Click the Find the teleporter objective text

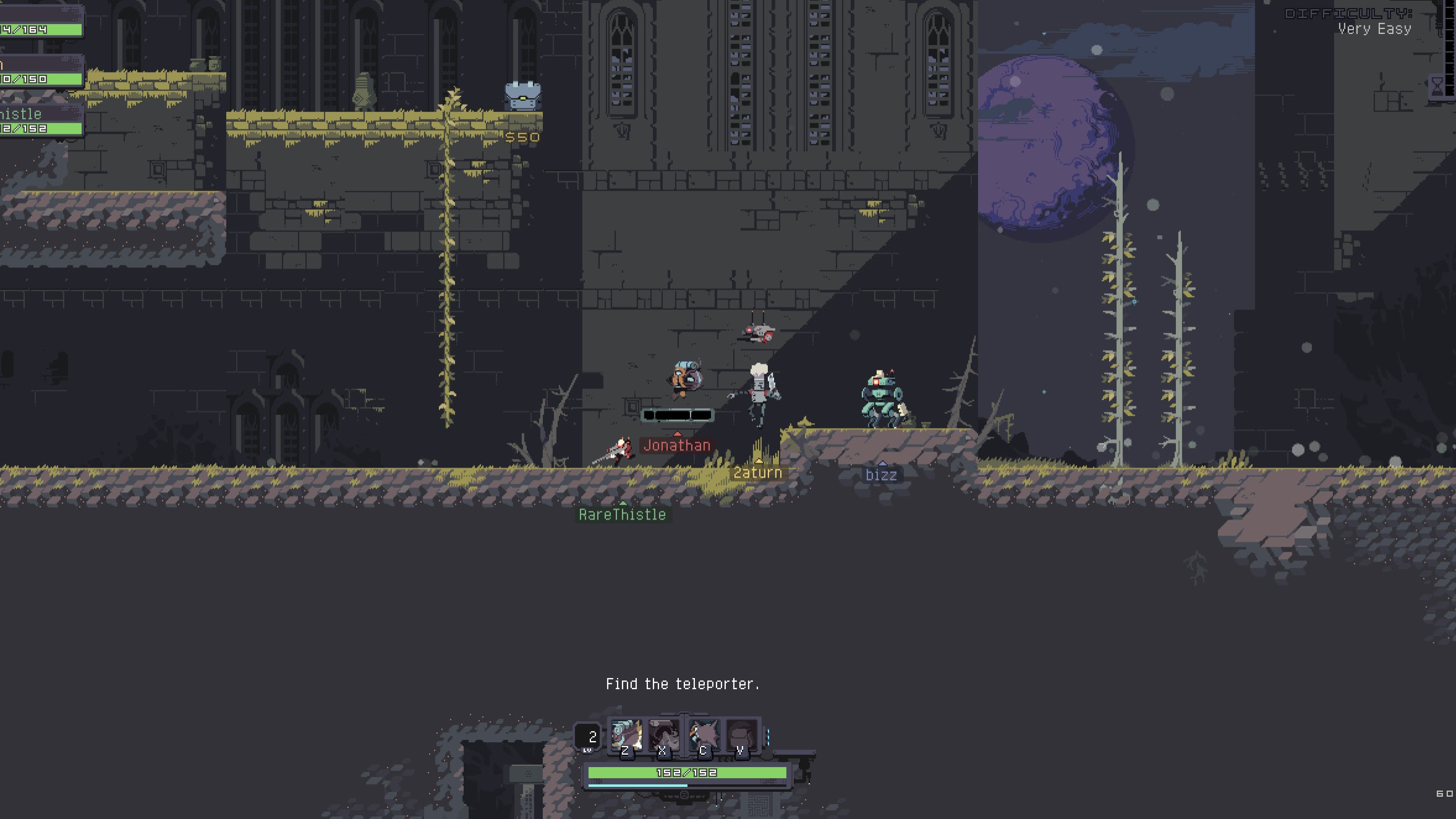682,684
